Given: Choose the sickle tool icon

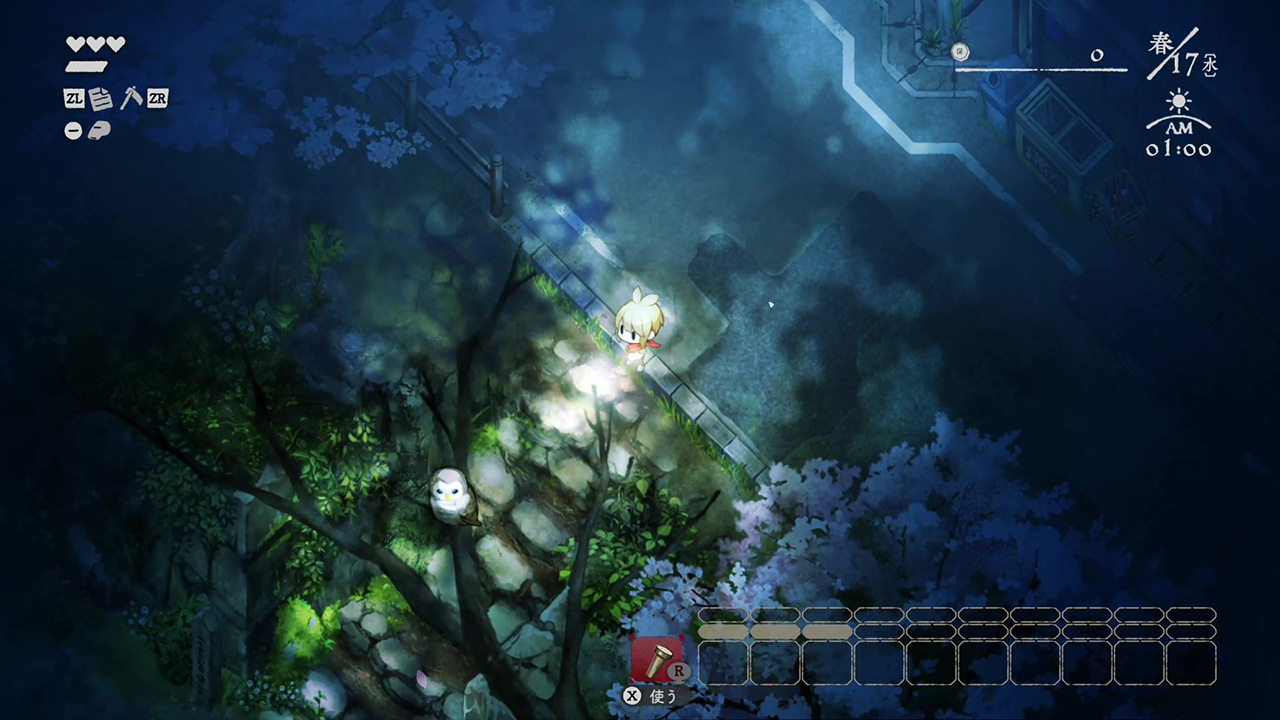Looking at the screenshot, I should pos(131,98).
